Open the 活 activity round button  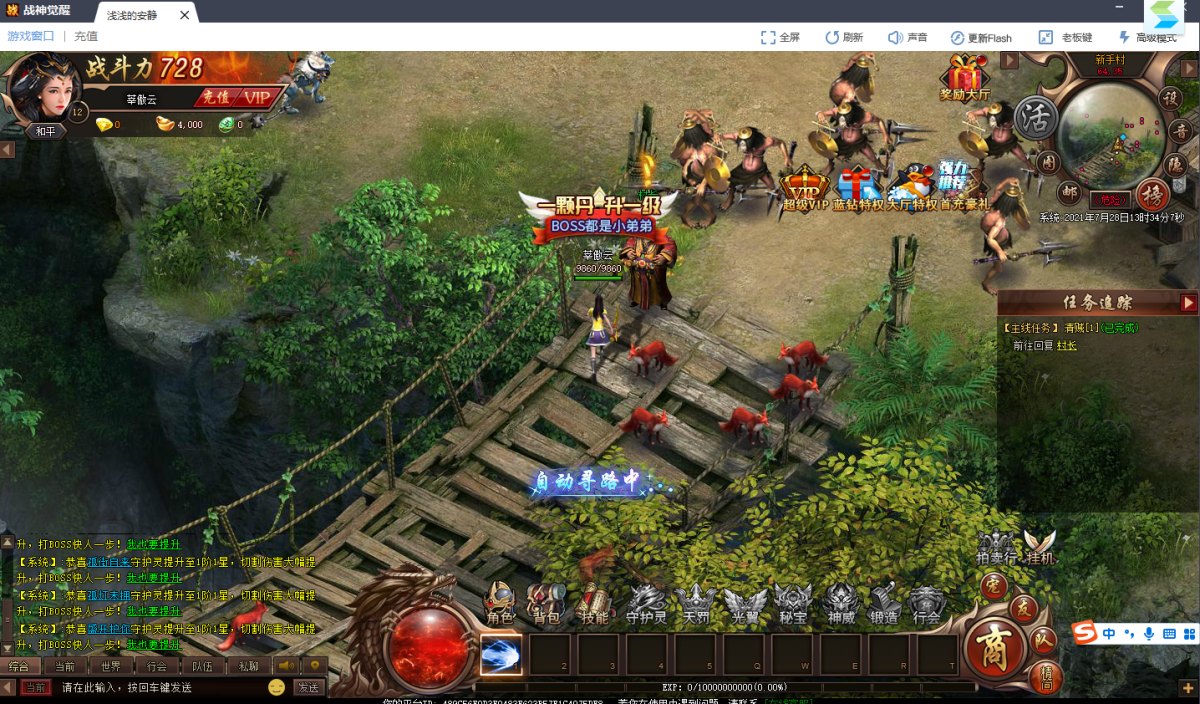tap(1036, 118)
